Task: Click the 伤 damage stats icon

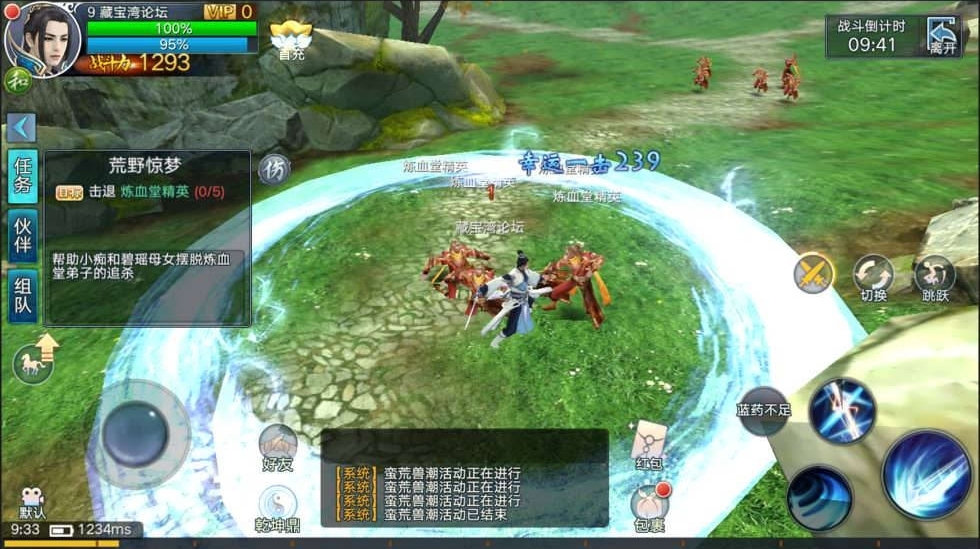Action: [274, 169]
